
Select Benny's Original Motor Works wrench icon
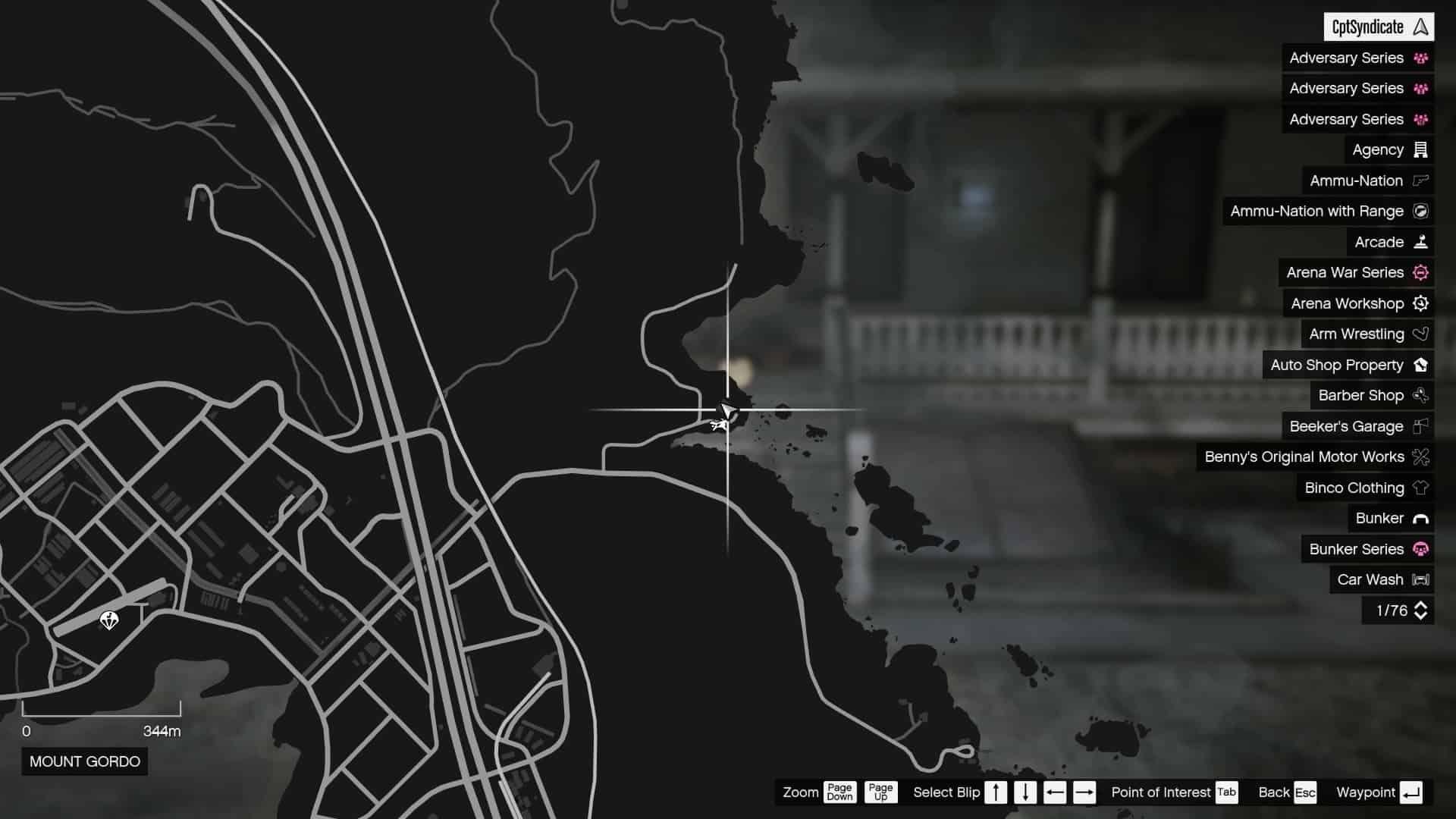[1420, 457]
